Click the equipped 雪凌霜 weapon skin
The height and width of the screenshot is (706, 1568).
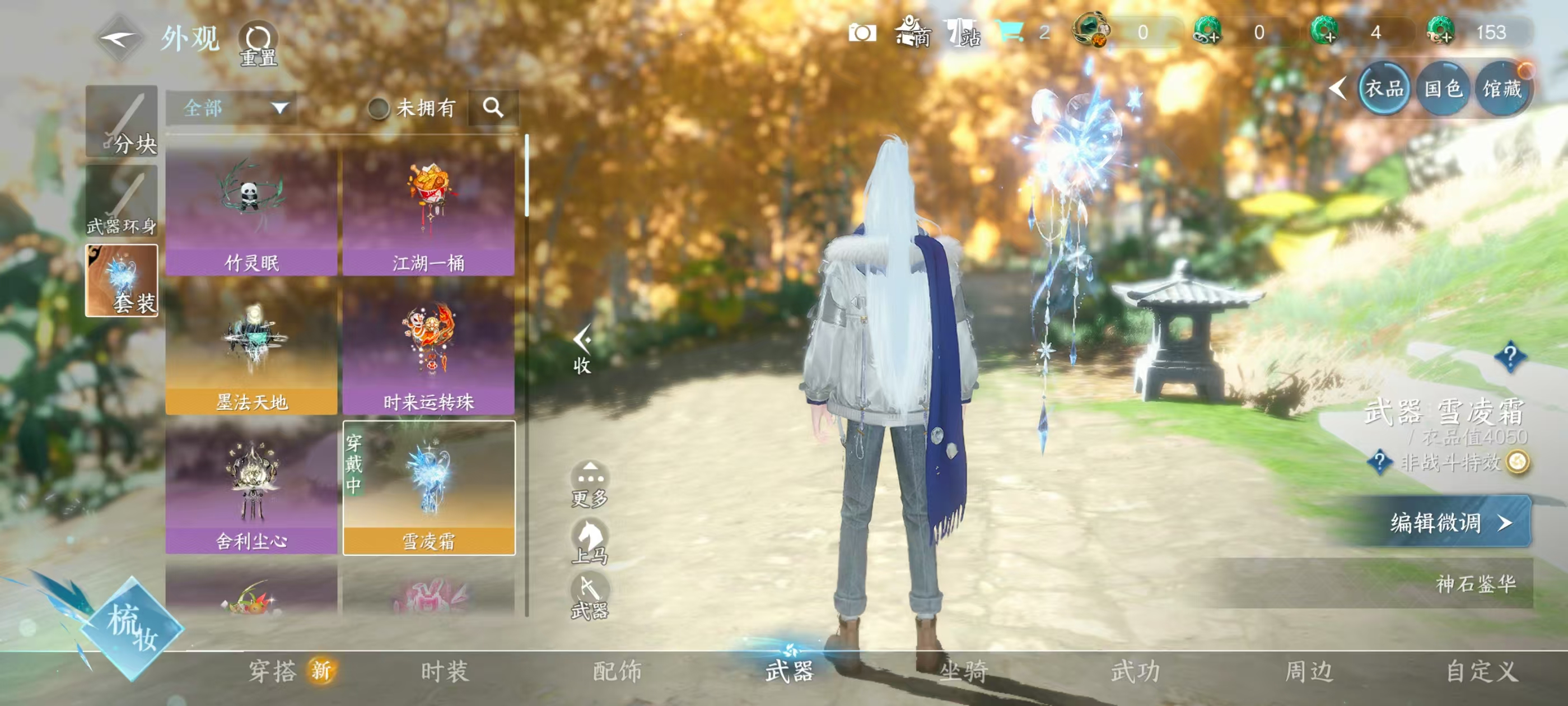pyautogui.click(x=429, y=489)
